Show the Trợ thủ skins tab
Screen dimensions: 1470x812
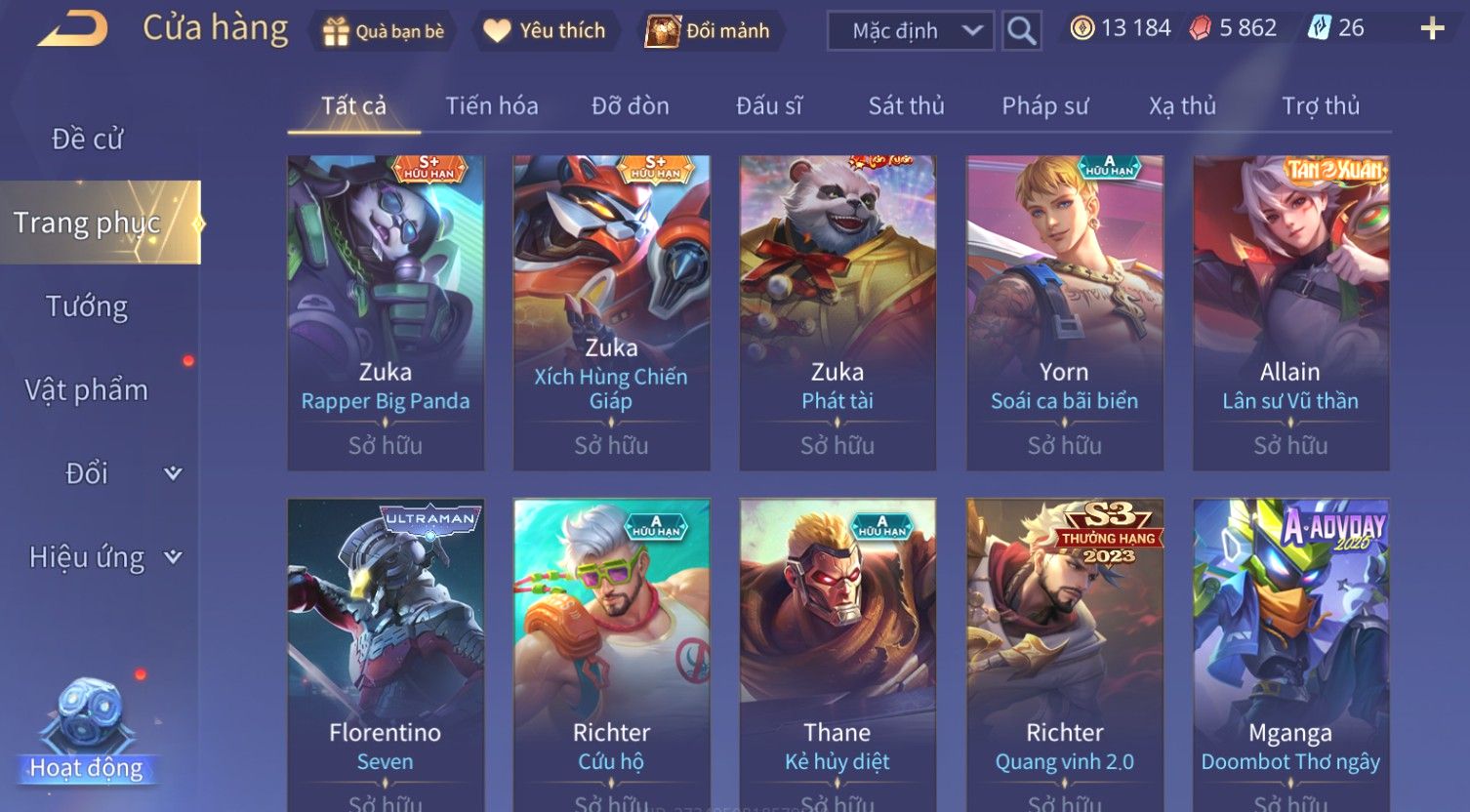[x=1320, y=106]
